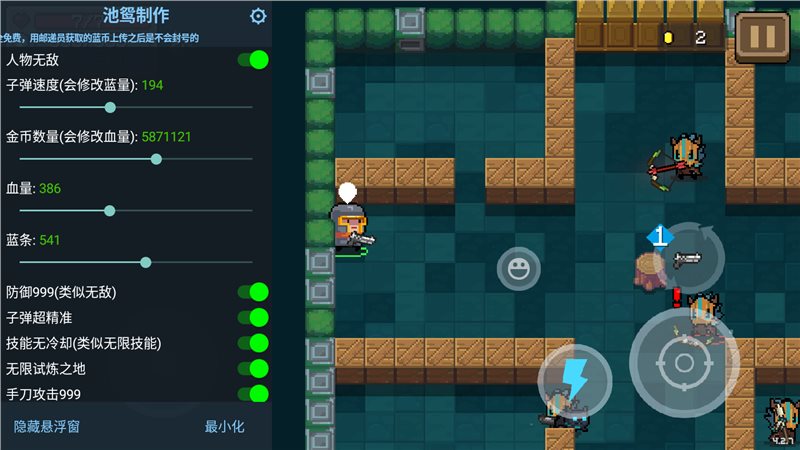
Task: Minimize the mod panel with 最小化
Action: click(x=224, y=427)
